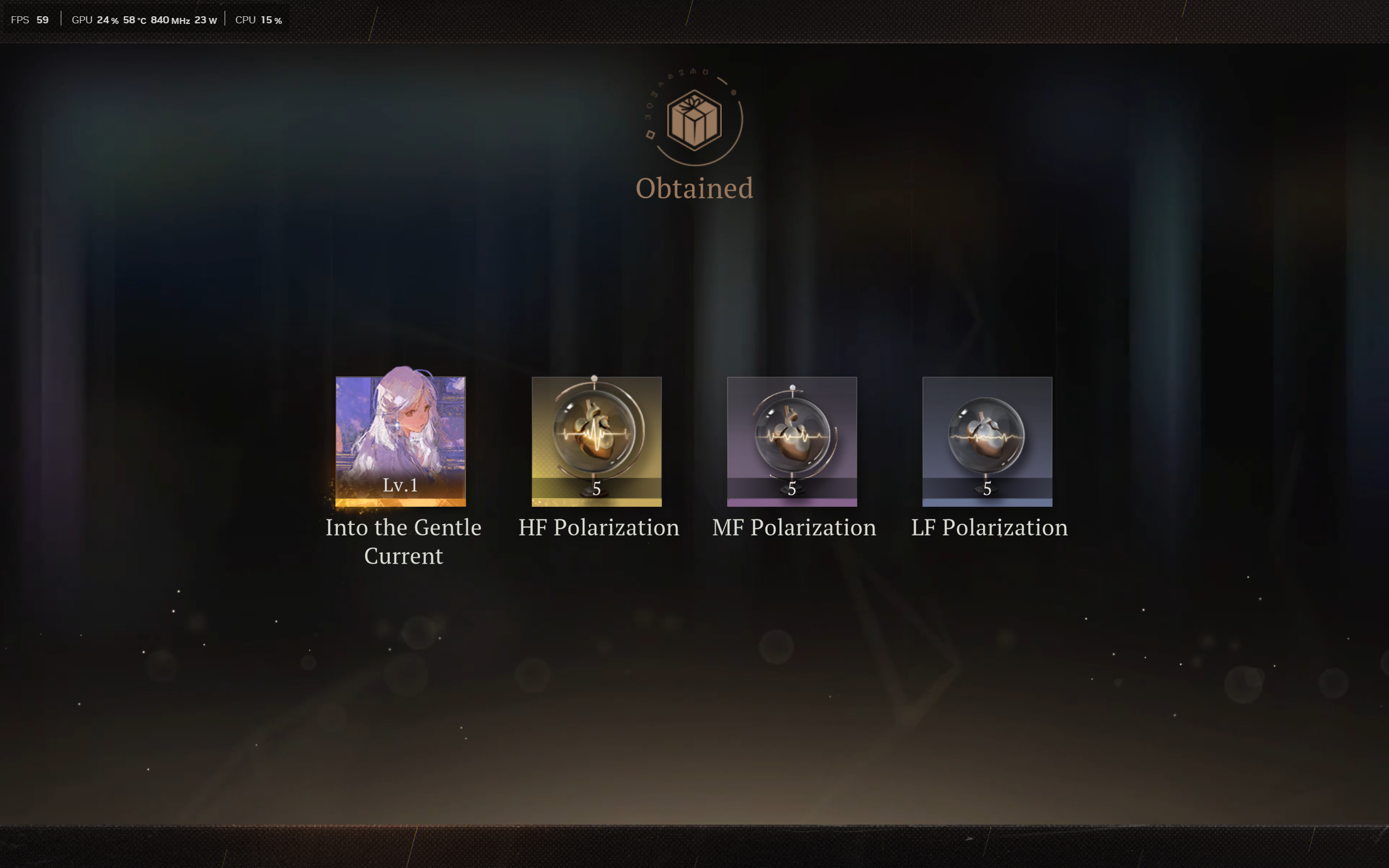View the MF Polarization item details
1389x868 pixels.
pyautogui.click(x=792, y=441)
